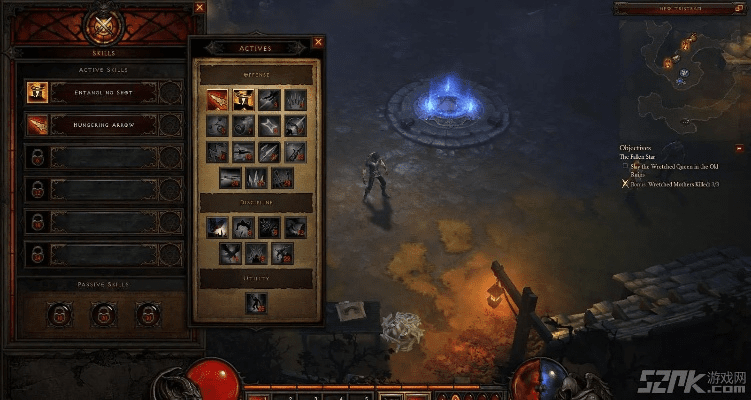Close the Actives skill list
Screen dimensions: 751x400
pos(318,42)
